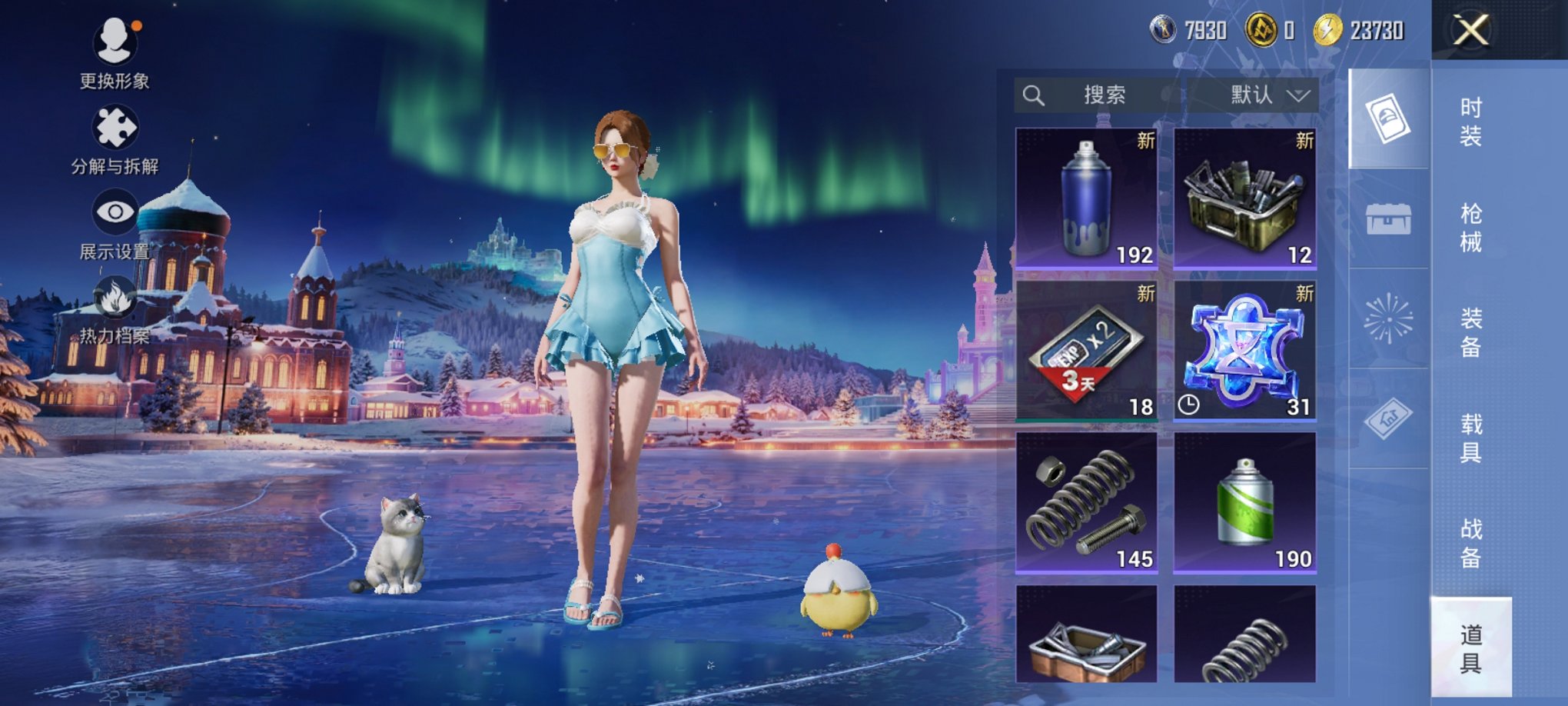This screenshot has height=706, width=1568.
Task: Select the copper scrap tray item
Action: pyautogui.click(x=1086, y=634)
